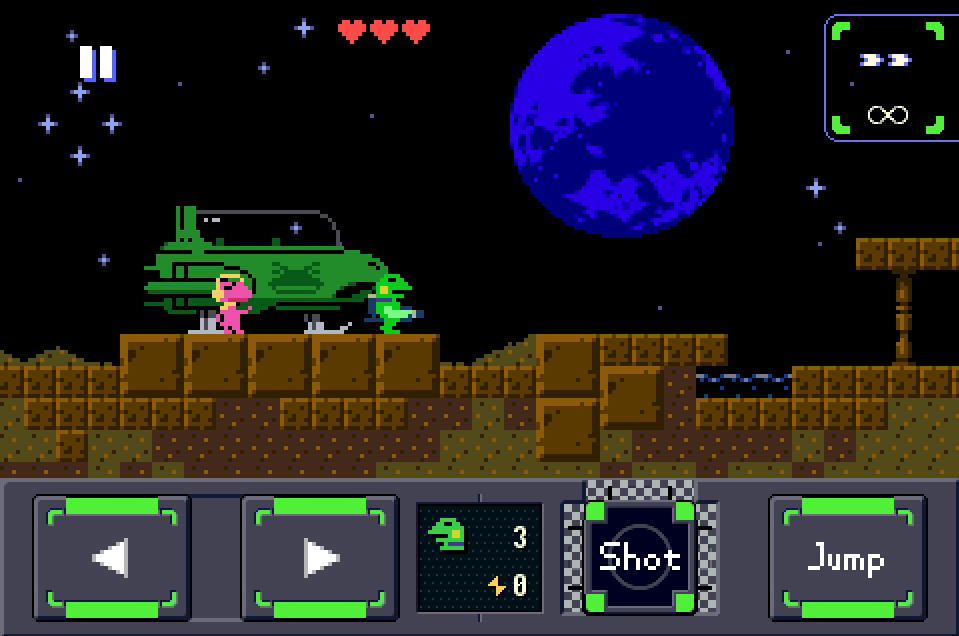This screenshot has width=959, height=636.
Task: Tap the right arrow move button
Action: coord(320,558)
